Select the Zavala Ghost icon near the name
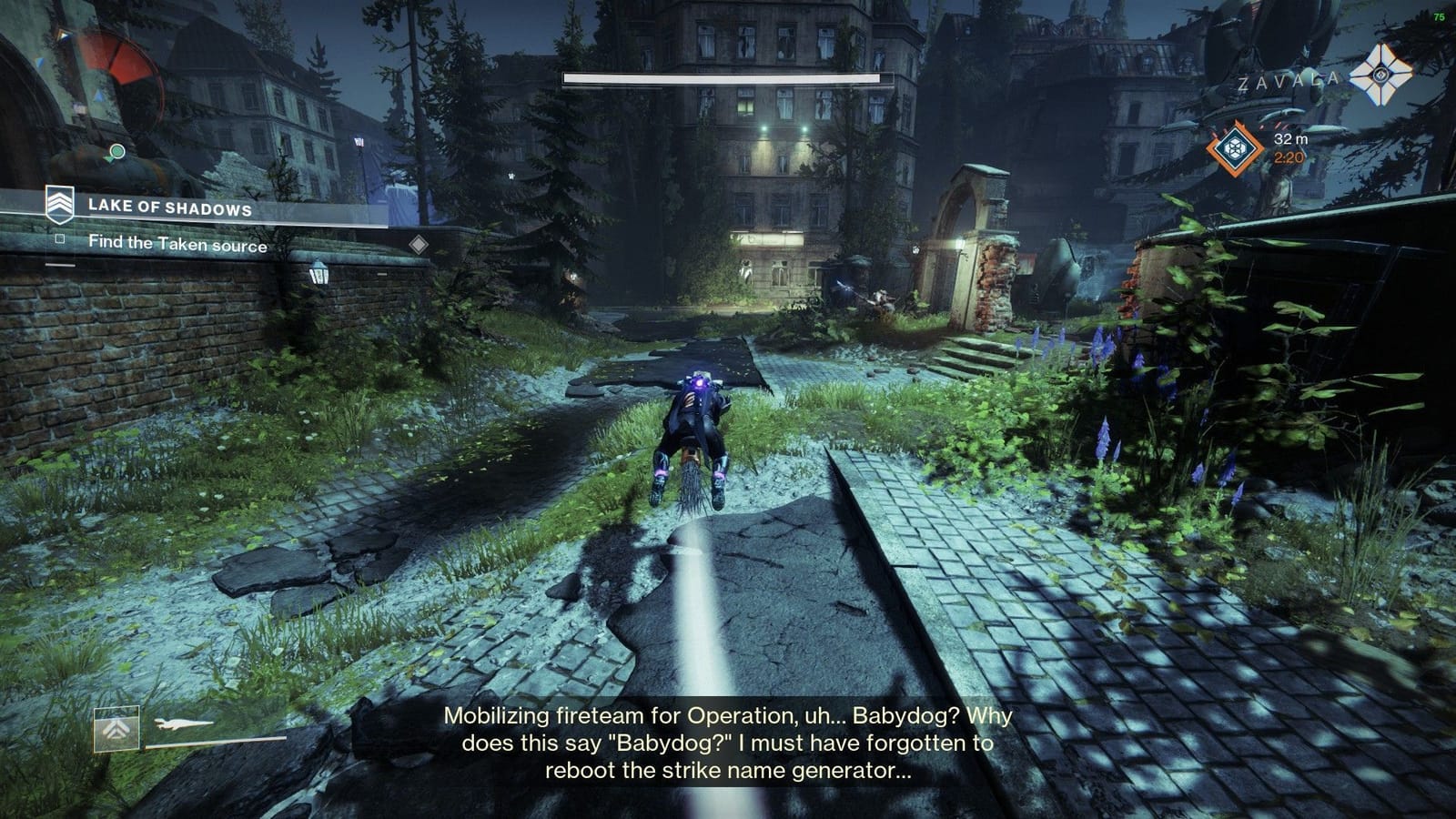 (1380, 78)
